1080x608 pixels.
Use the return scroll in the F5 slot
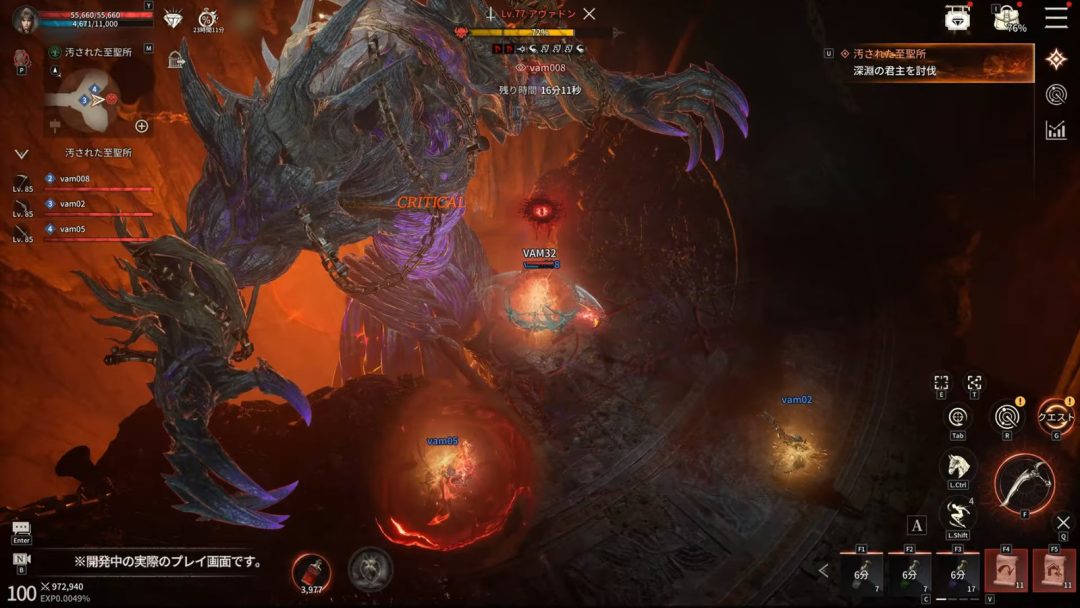(x=1054, y=570)
